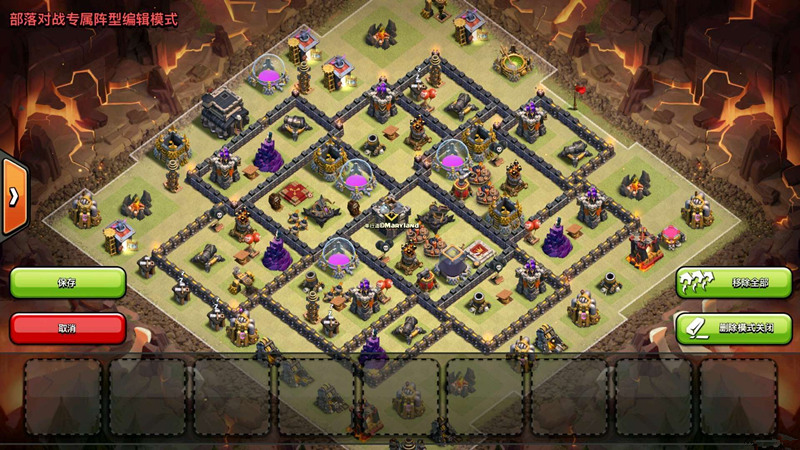Save the war base layout with 保存
Viewport: 800px width, 450px height.
pyautogui.click(x=68, y=283)
